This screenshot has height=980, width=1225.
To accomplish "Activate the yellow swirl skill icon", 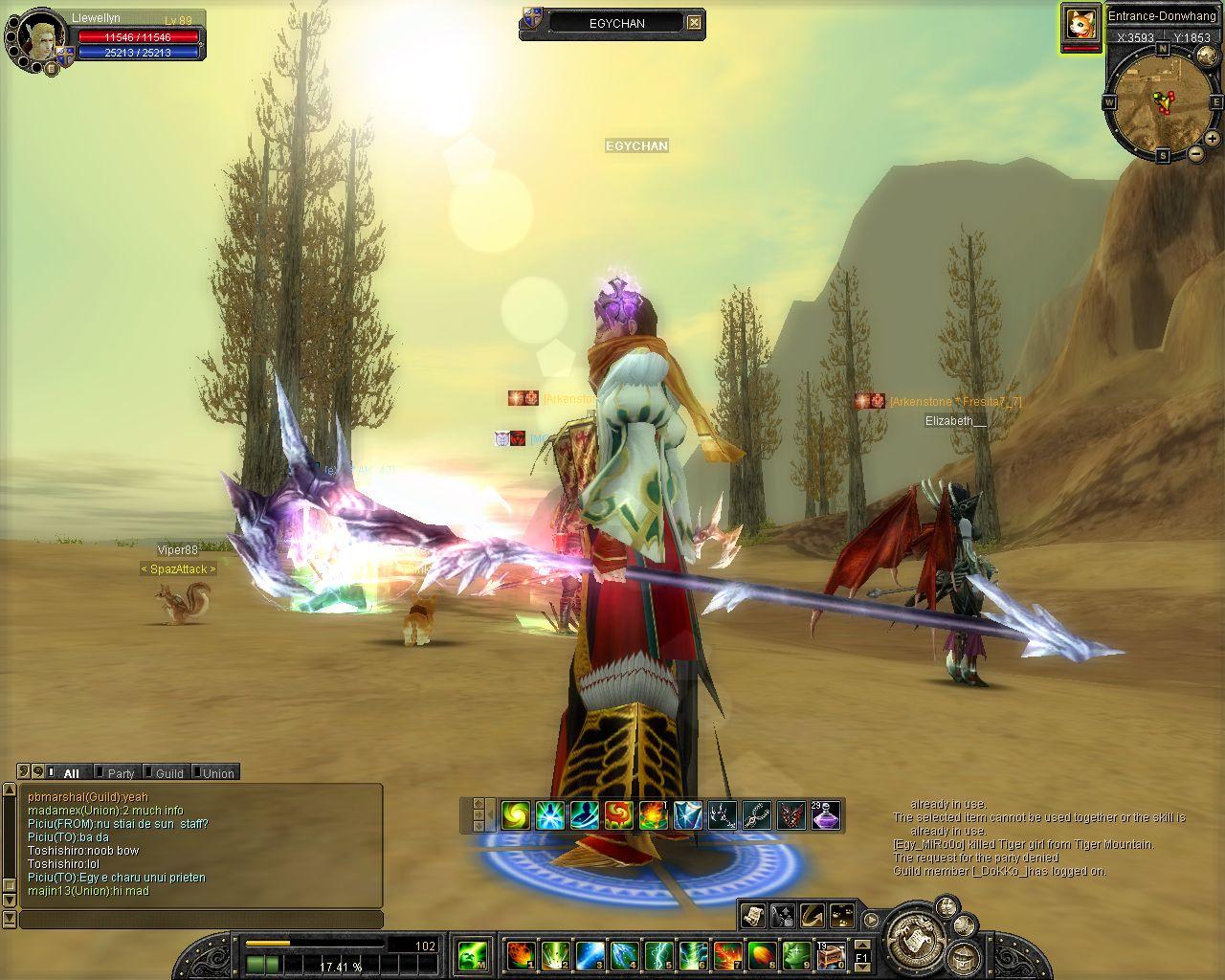I will tap(516, 815).
